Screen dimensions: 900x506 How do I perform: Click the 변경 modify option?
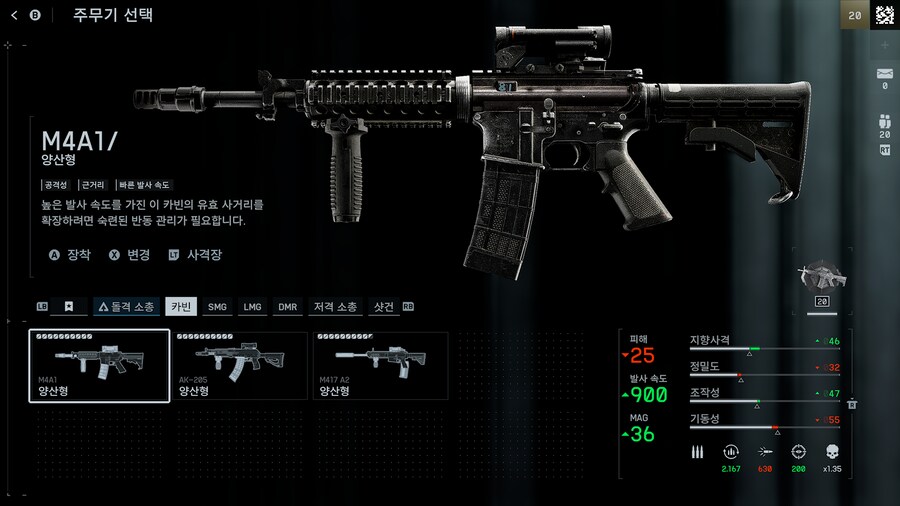click(x=129, y=255)
